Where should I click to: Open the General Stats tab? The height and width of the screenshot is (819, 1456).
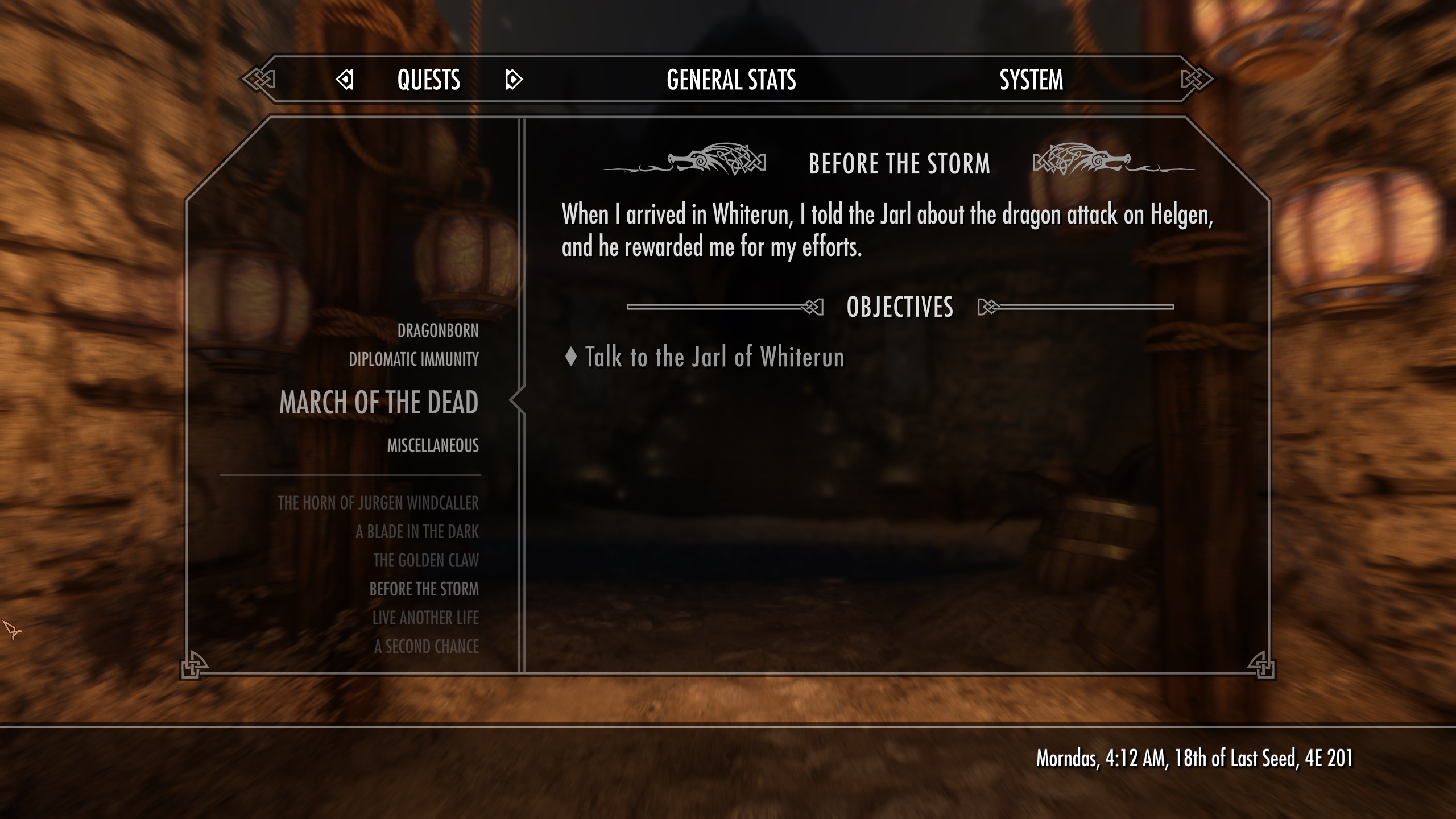click(x=731, y=80)
